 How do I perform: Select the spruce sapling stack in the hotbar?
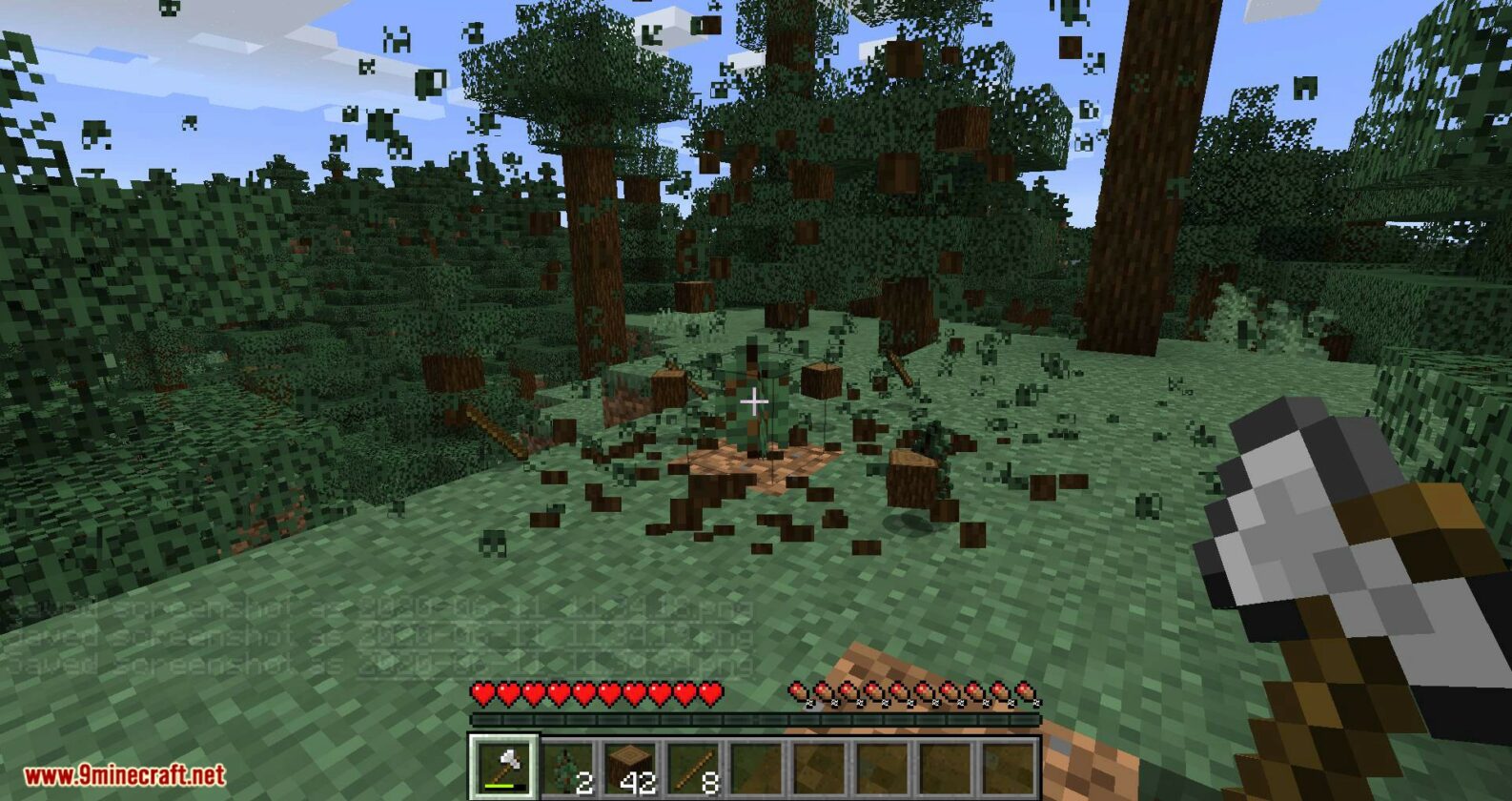(x=567, y=763)
